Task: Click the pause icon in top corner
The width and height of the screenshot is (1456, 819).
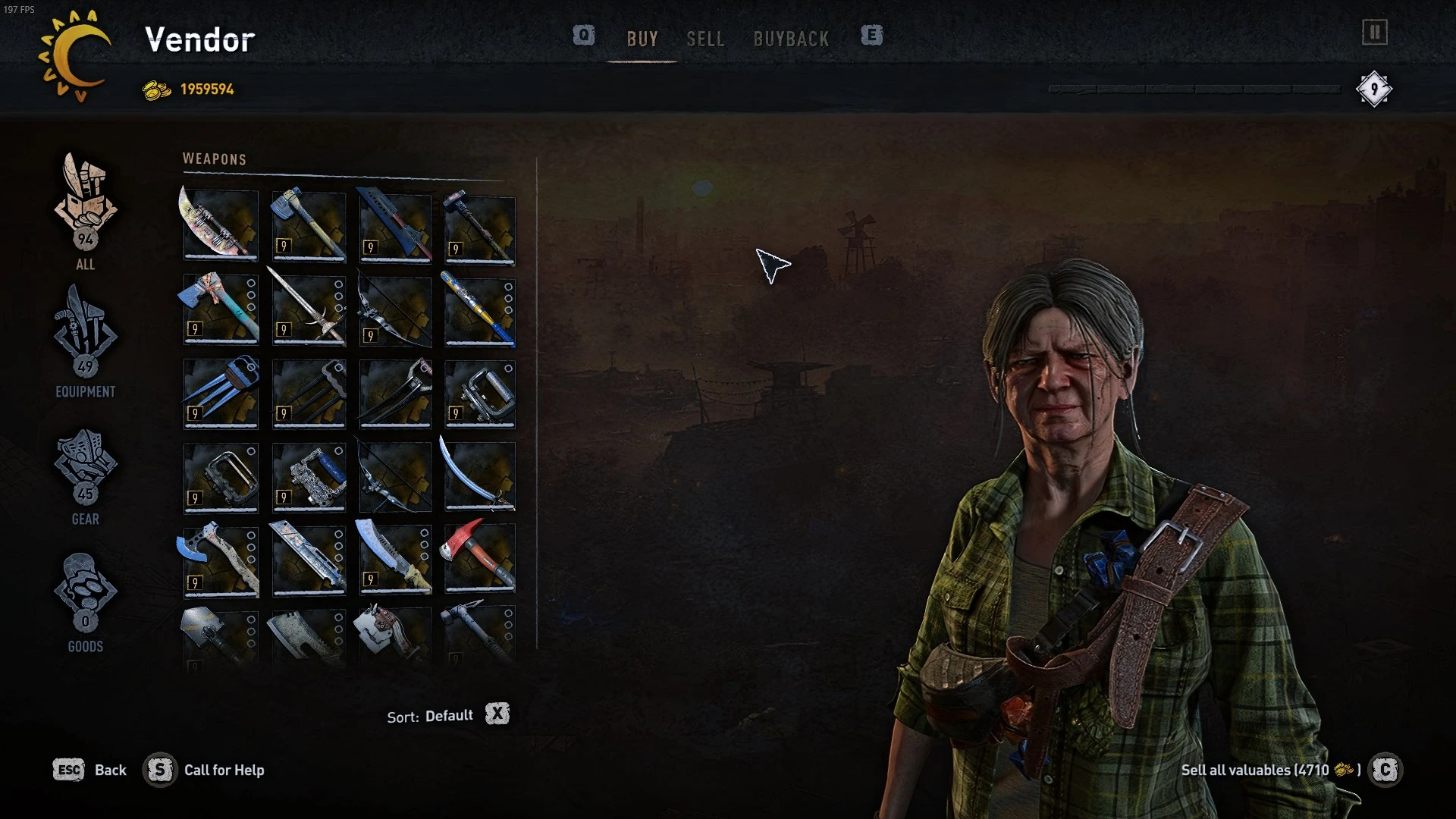Action: click(x=1374, y=33)
